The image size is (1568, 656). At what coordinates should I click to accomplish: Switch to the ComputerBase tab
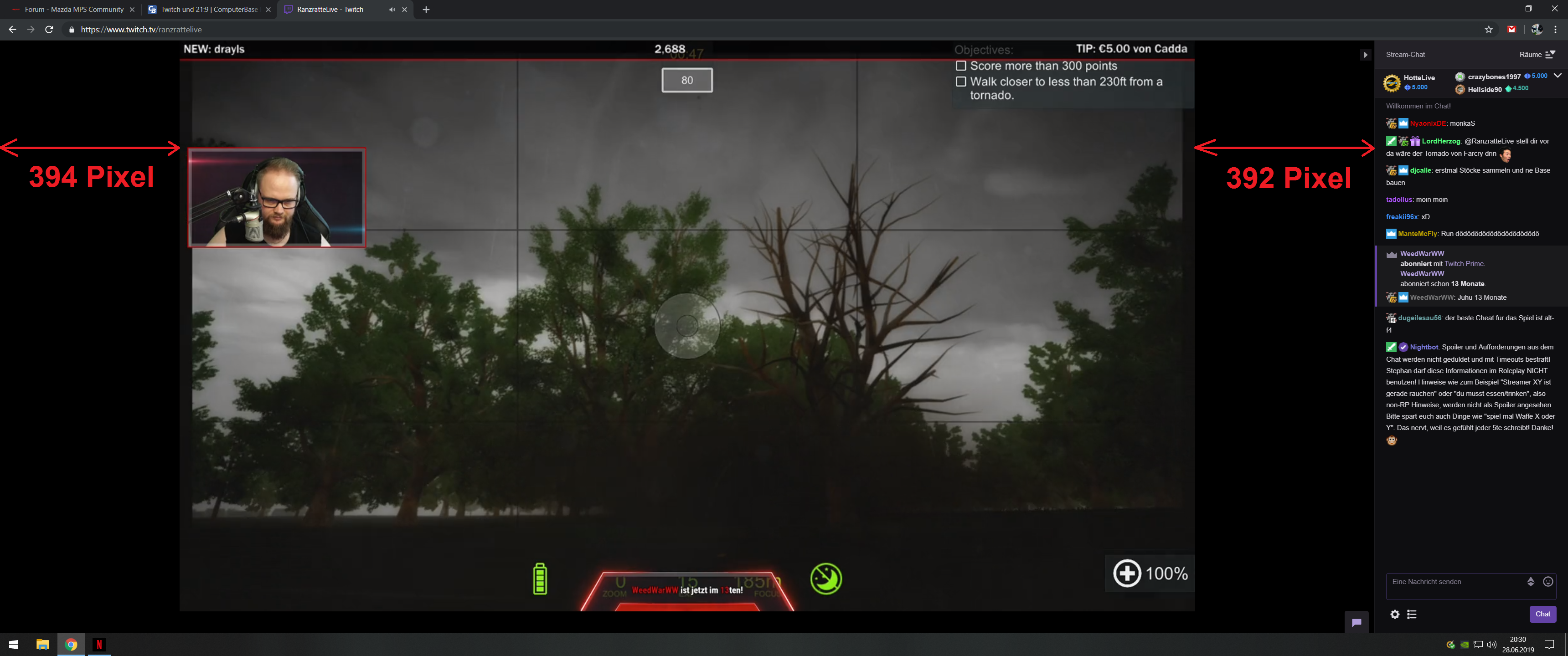(x=207, y=9)
